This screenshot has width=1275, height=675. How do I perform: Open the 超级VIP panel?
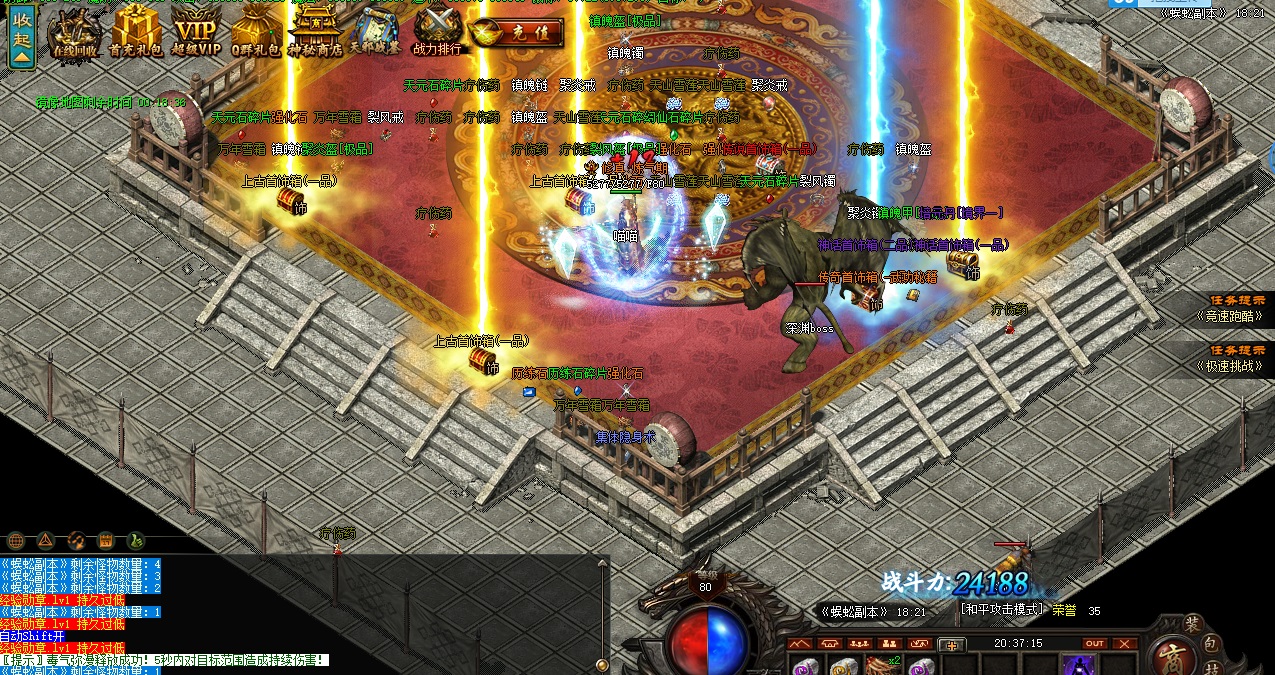(196, 32)
